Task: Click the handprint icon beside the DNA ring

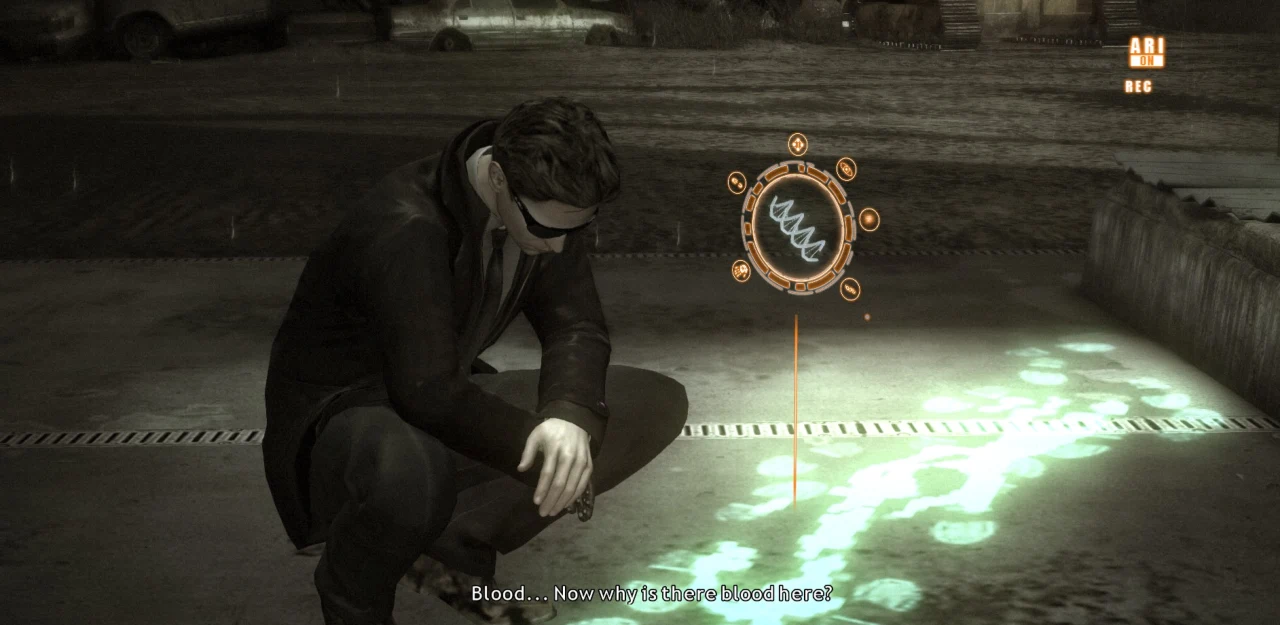Action: (741, 270)
